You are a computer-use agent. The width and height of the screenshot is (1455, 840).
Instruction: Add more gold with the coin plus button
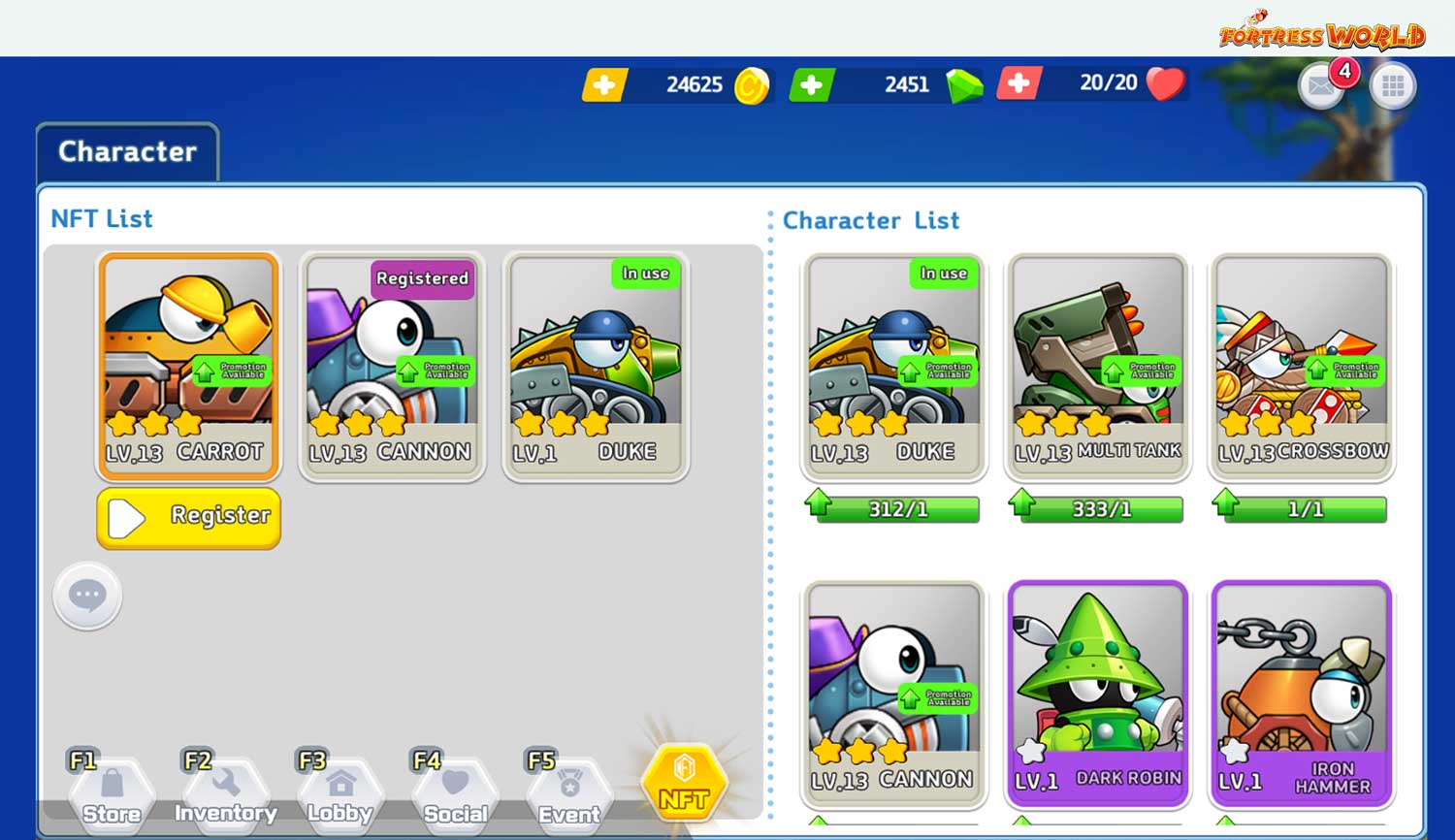tap(603, 85)
